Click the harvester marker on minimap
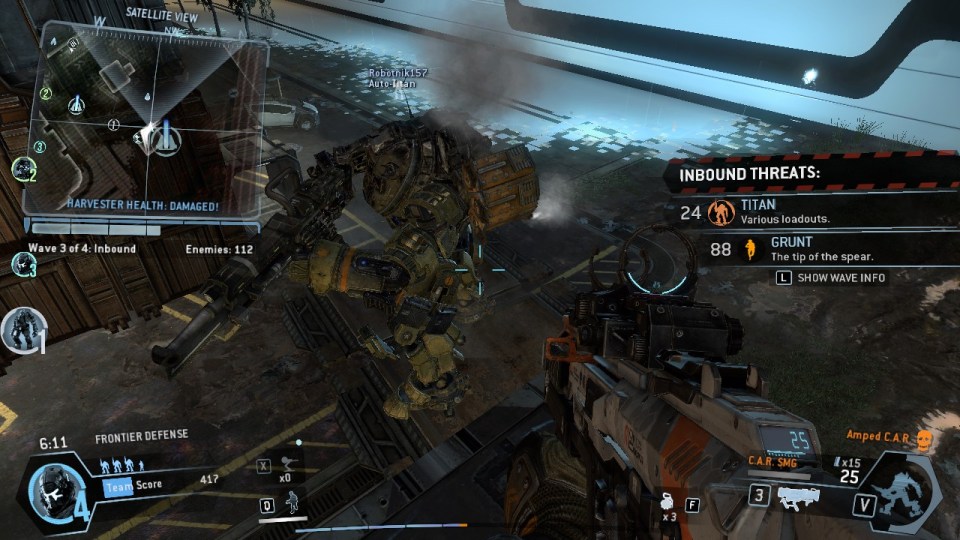Image resolution: width=960 pixels, height=540 pixels. point(153,134)
